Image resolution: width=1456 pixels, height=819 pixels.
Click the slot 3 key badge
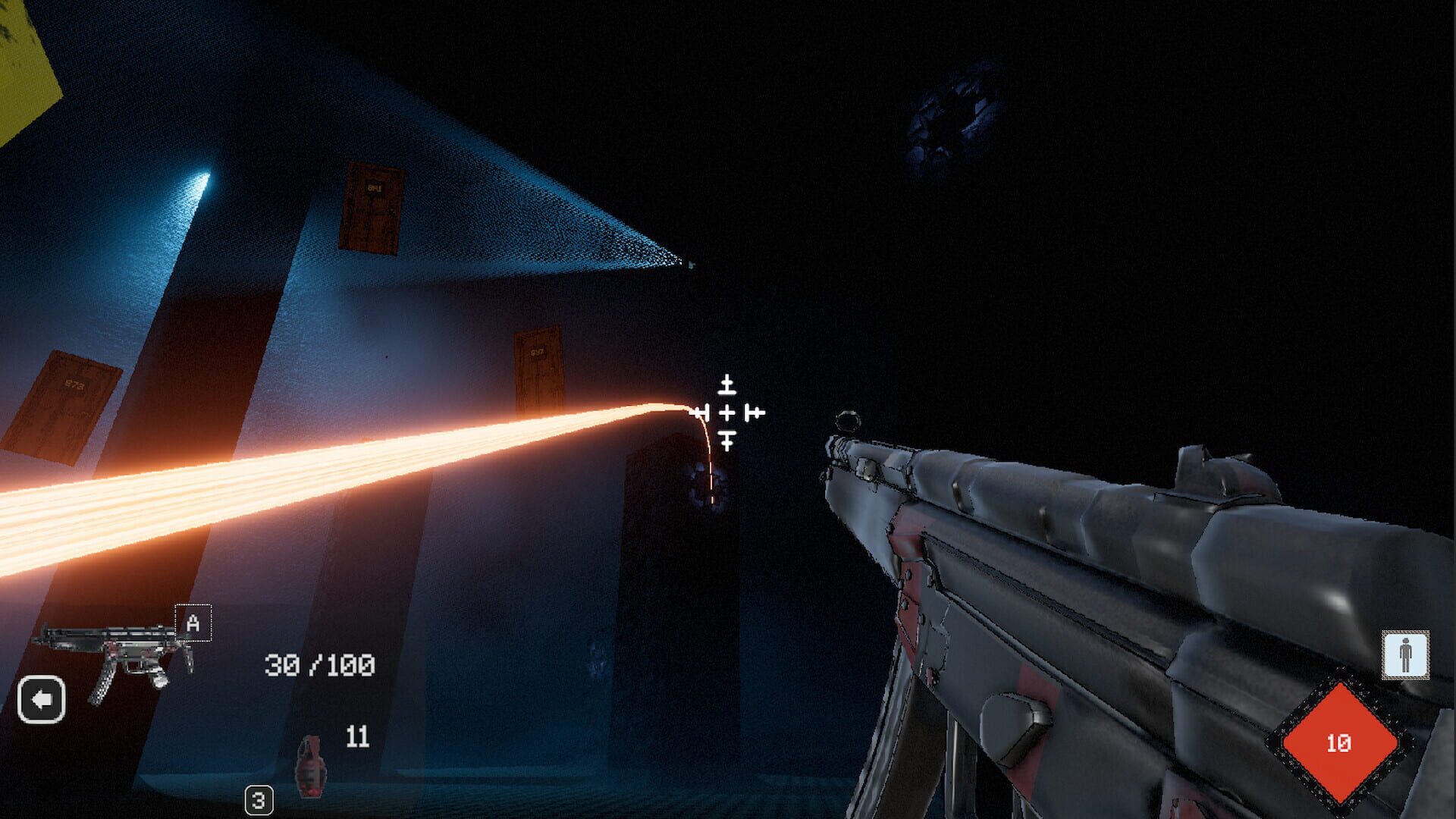coord(258,798)
